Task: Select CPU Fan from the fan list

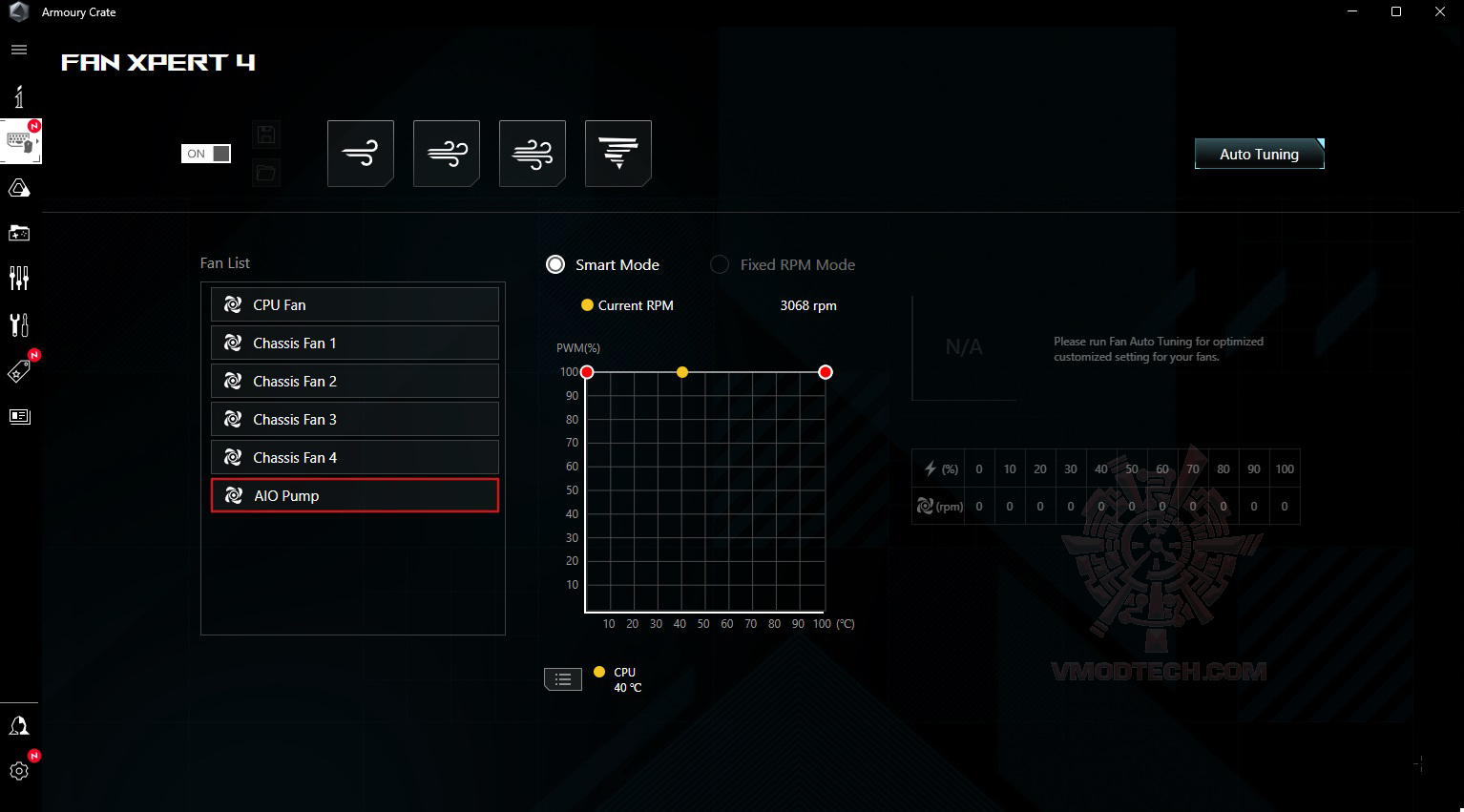Action: pos(354,304)
